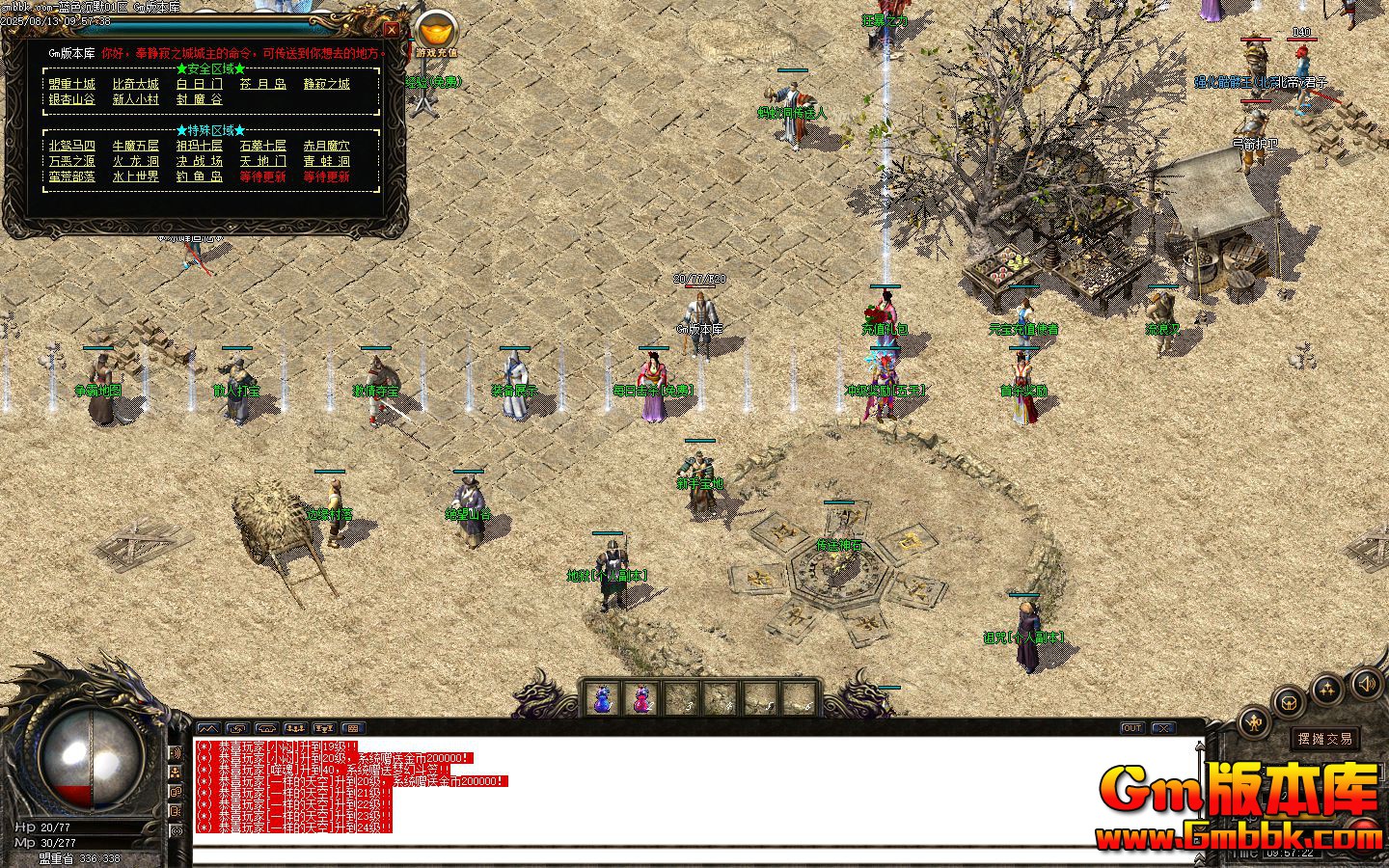Teleport to 封魔谷 in safe zones
The width and height of the screenshot is (1389, 868).
point(202,100)
